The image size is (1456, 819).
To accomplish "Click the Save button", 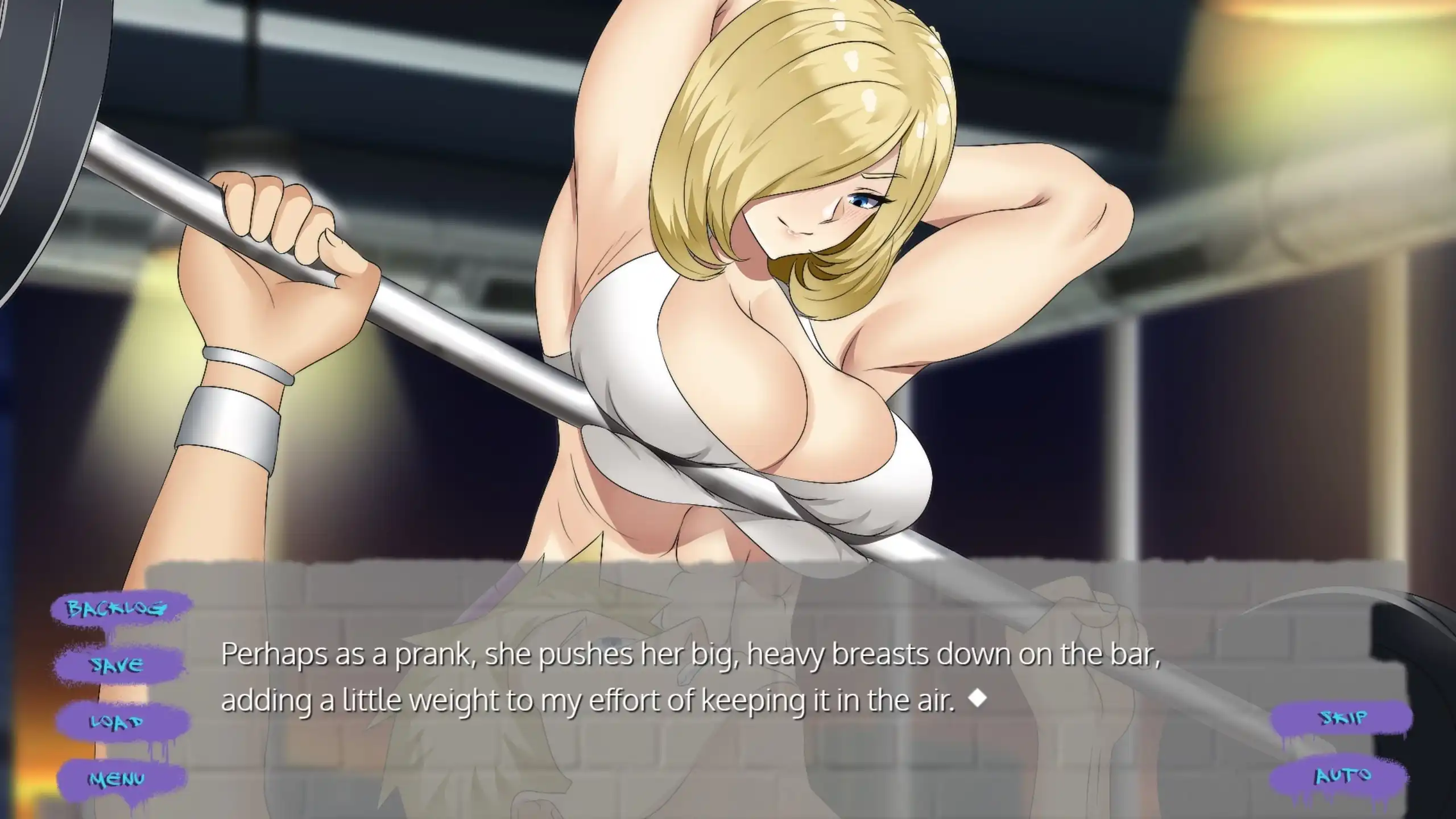I will click(x=118, y=665).
